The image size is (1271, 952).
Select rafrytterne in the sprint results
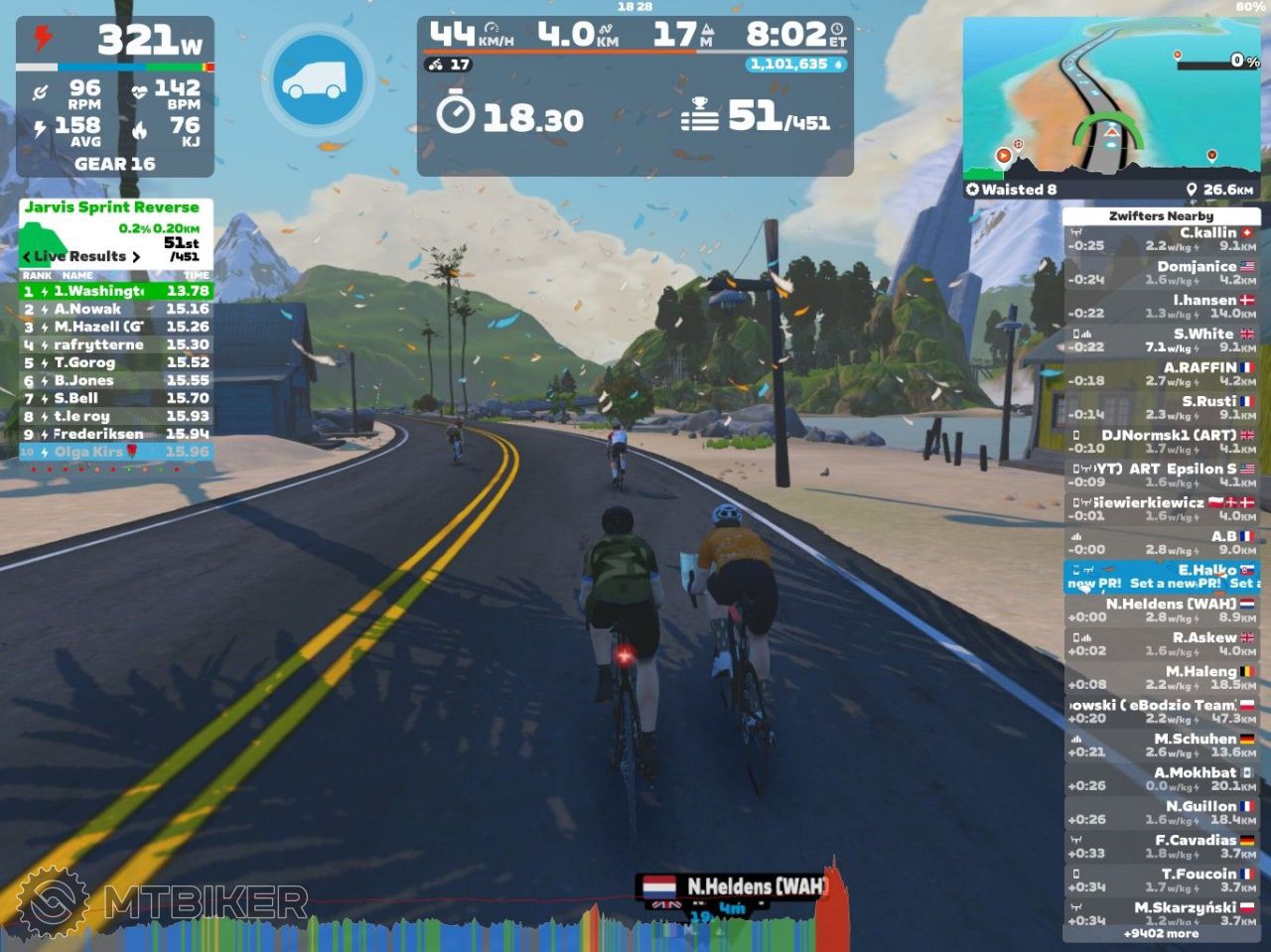[x=115, y=344]
